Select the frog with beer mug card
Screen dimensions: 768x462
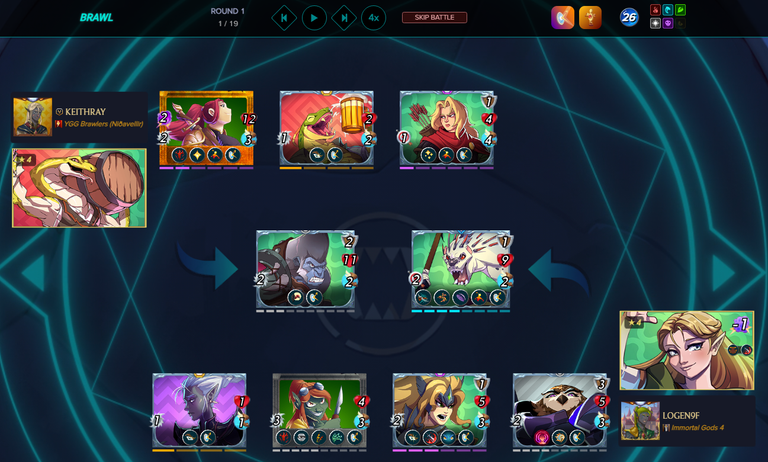326,128
